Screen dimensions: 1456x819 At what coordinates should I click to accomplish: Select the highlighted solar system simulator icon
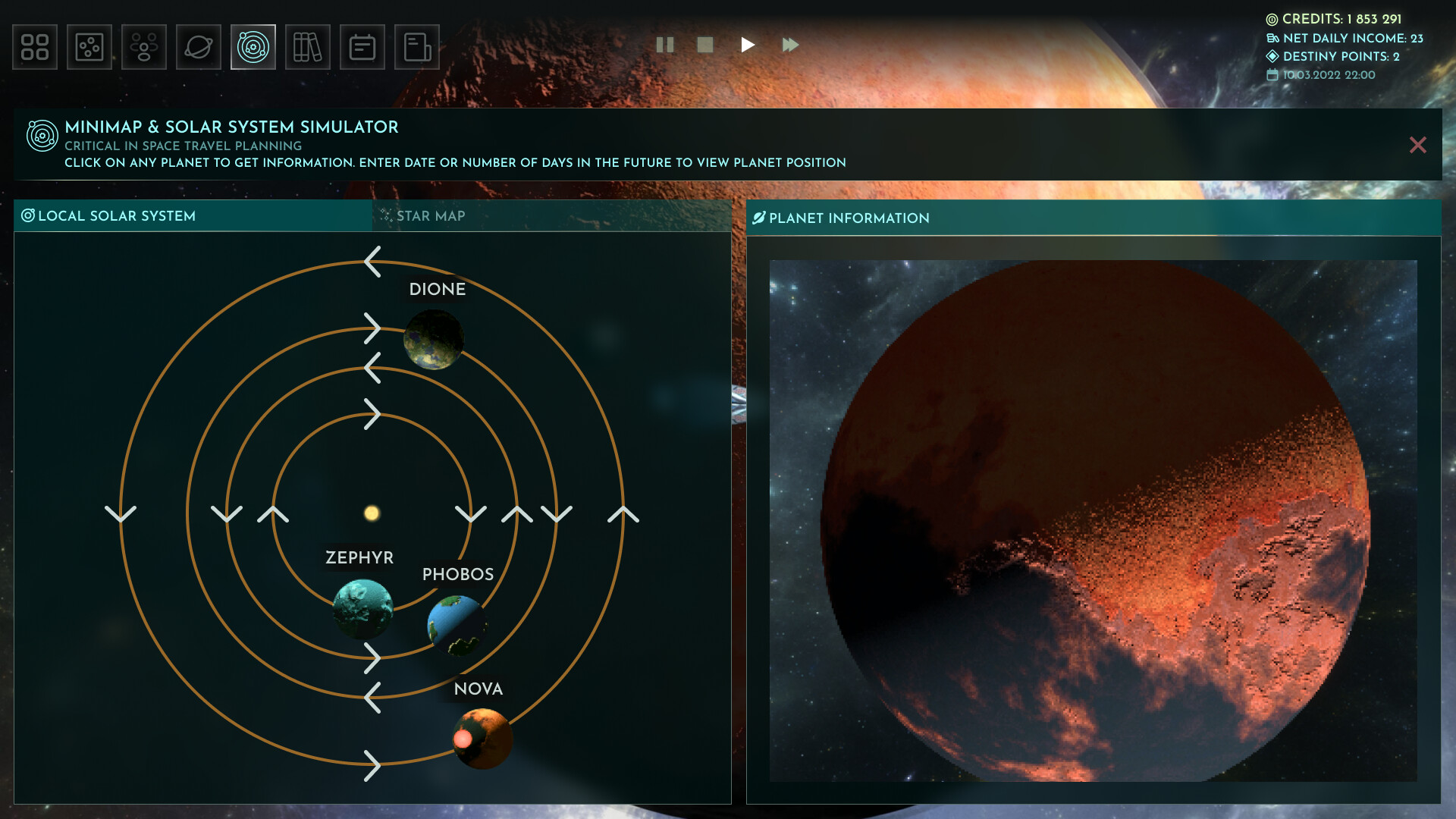(253, 46)
